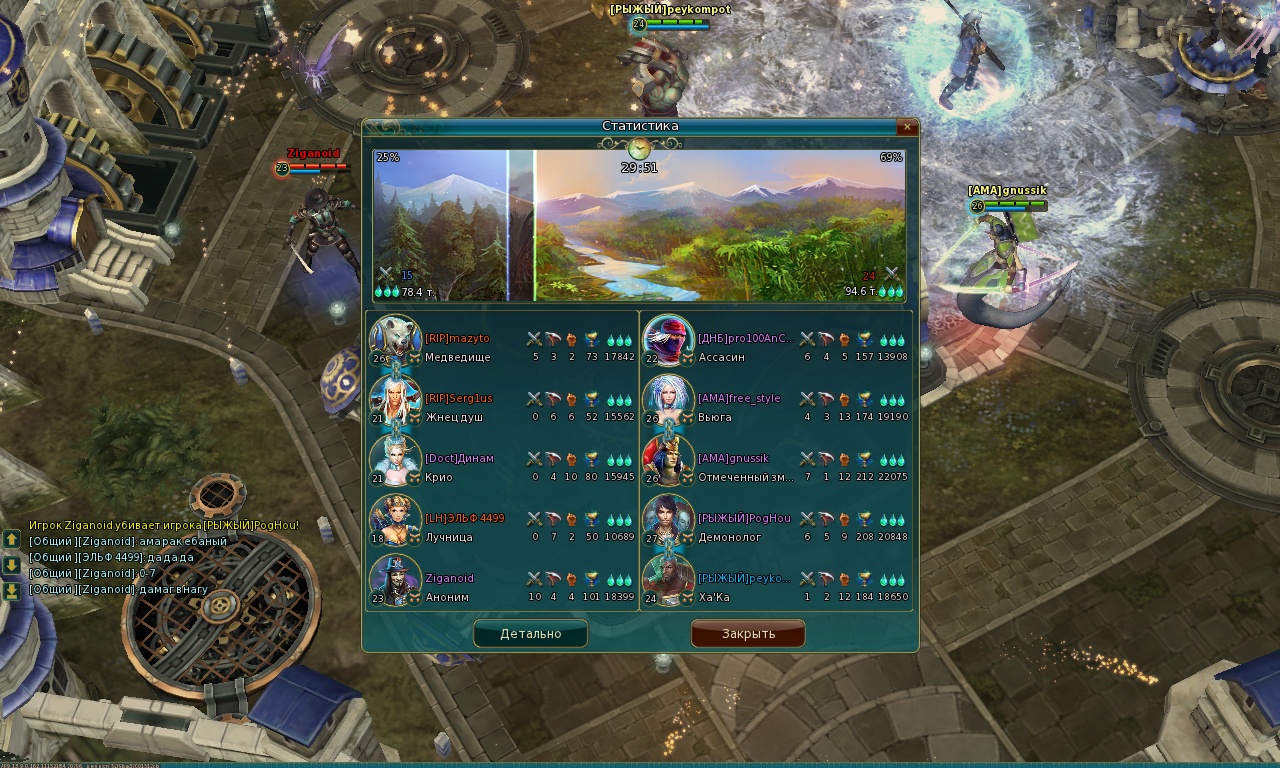The image size is (1280, 768).
Task: Open the Детально detailed statistics
Action: pyautogui.click(x=530, y=633)
